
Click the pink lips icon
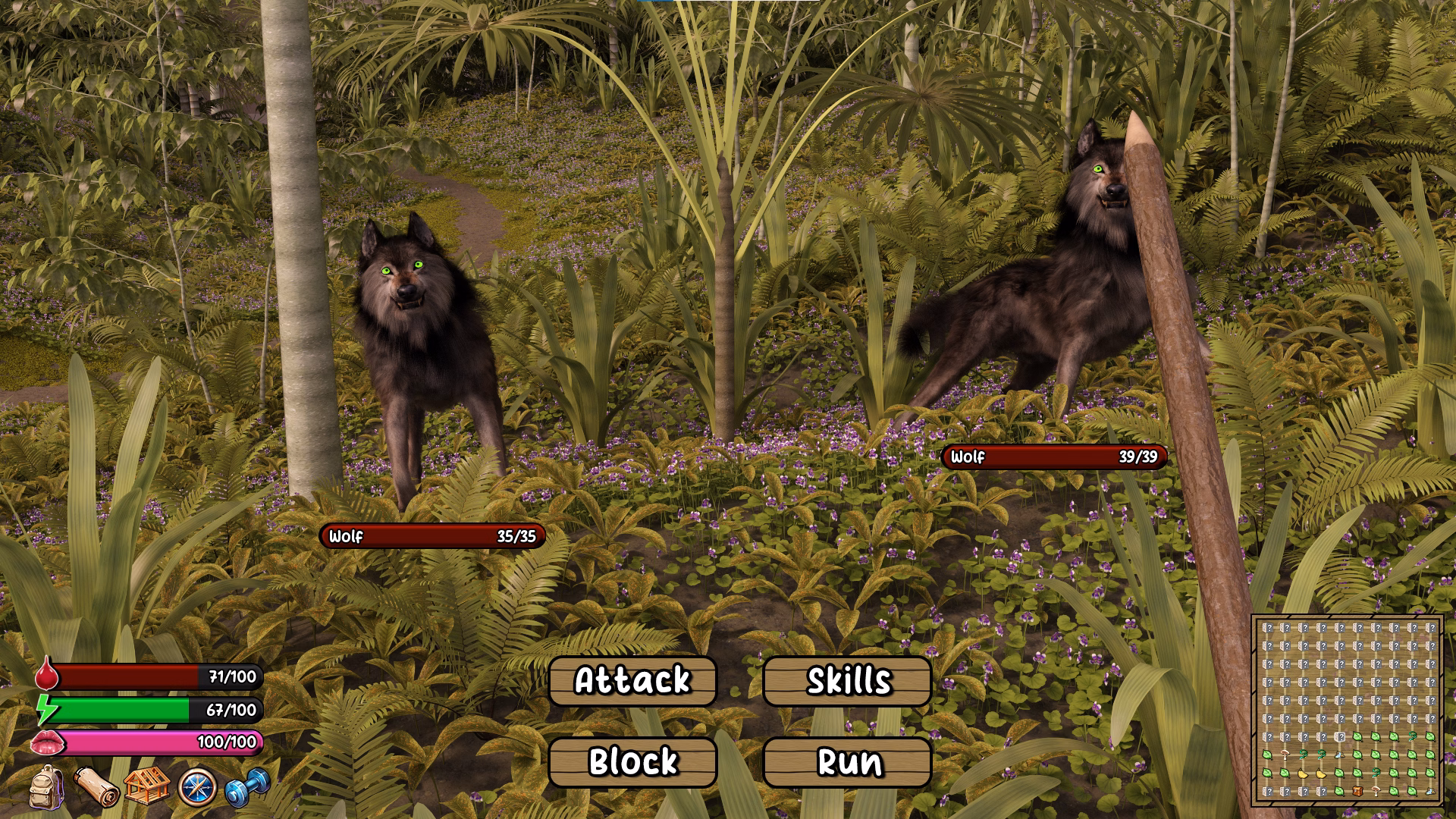coord(47,743)
